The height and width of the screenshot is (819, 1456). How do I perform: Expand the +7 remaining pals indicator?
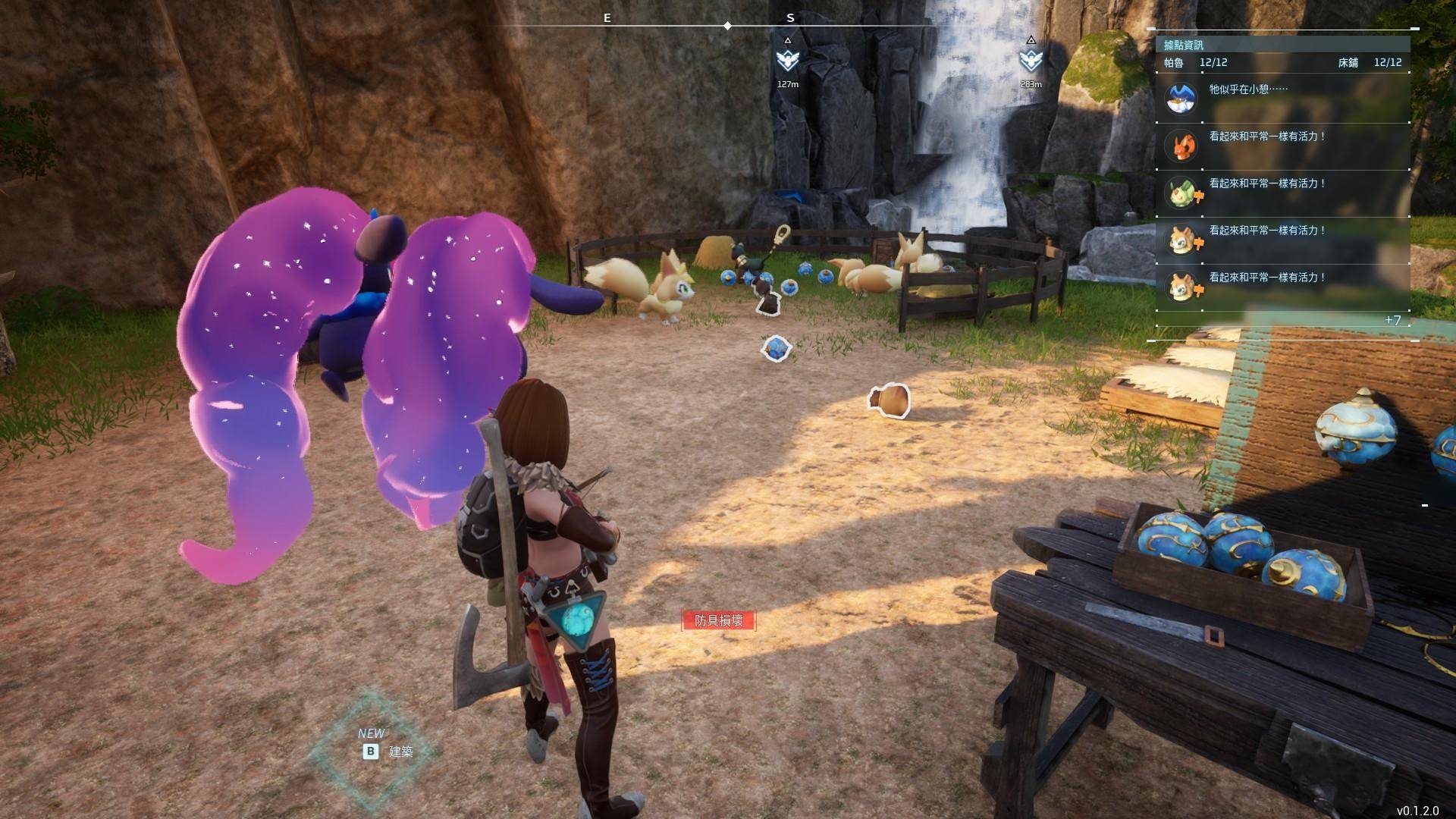coord(1392,320)
